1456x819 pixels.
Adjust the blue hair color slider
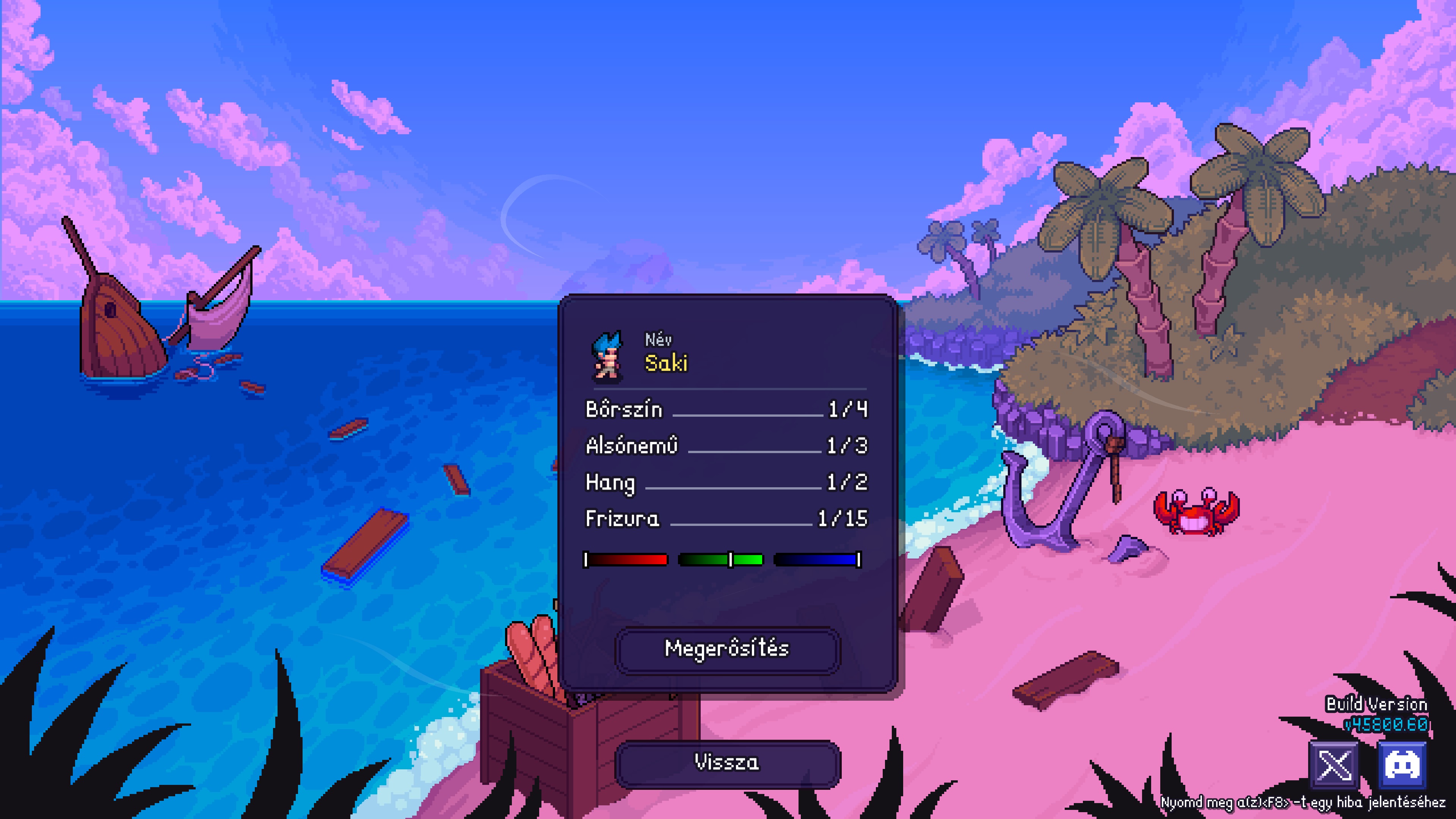pyautogui.click(x=817, y=560)
